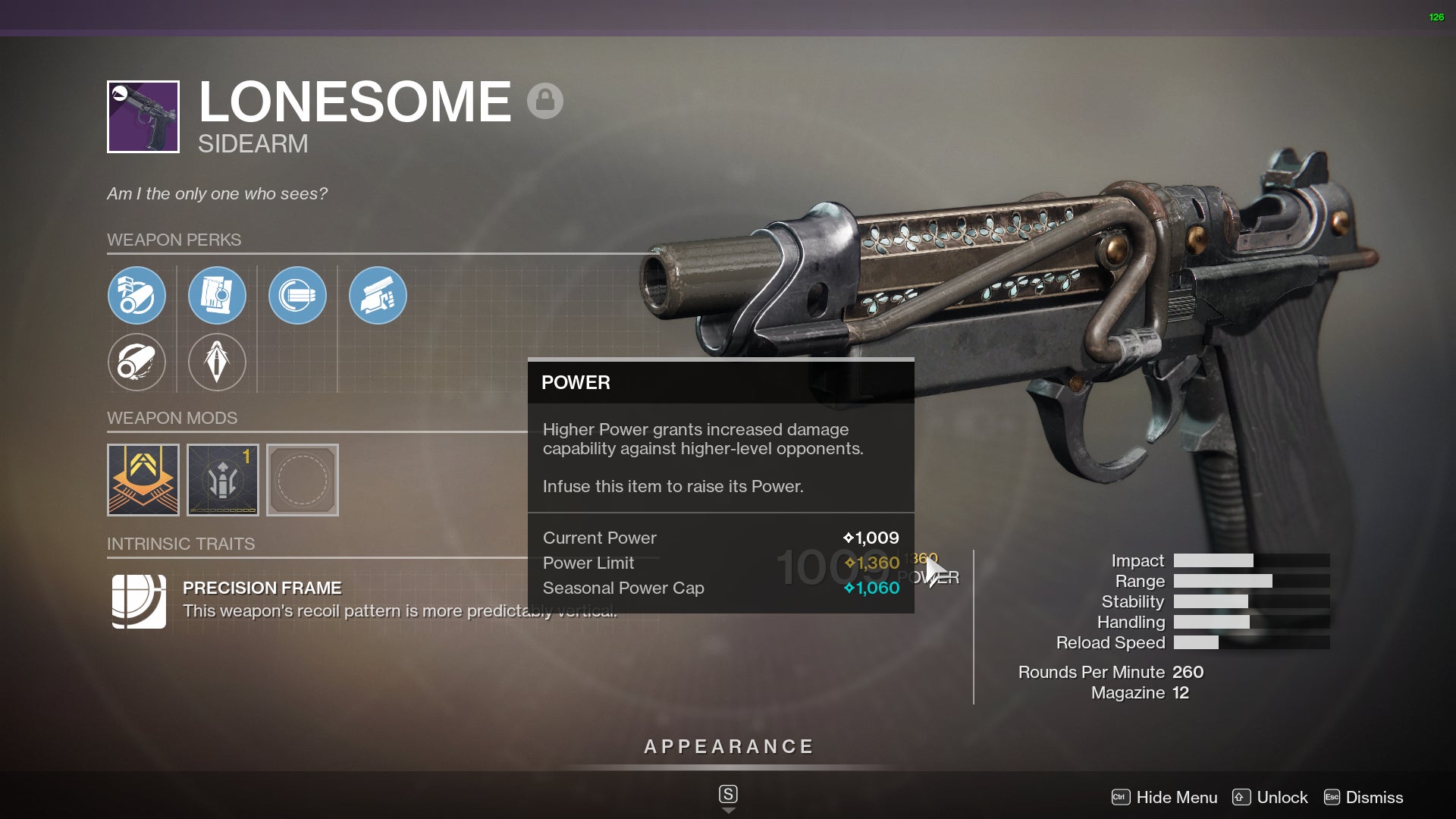
Task: Open the Appearance section
Action: 728,747
